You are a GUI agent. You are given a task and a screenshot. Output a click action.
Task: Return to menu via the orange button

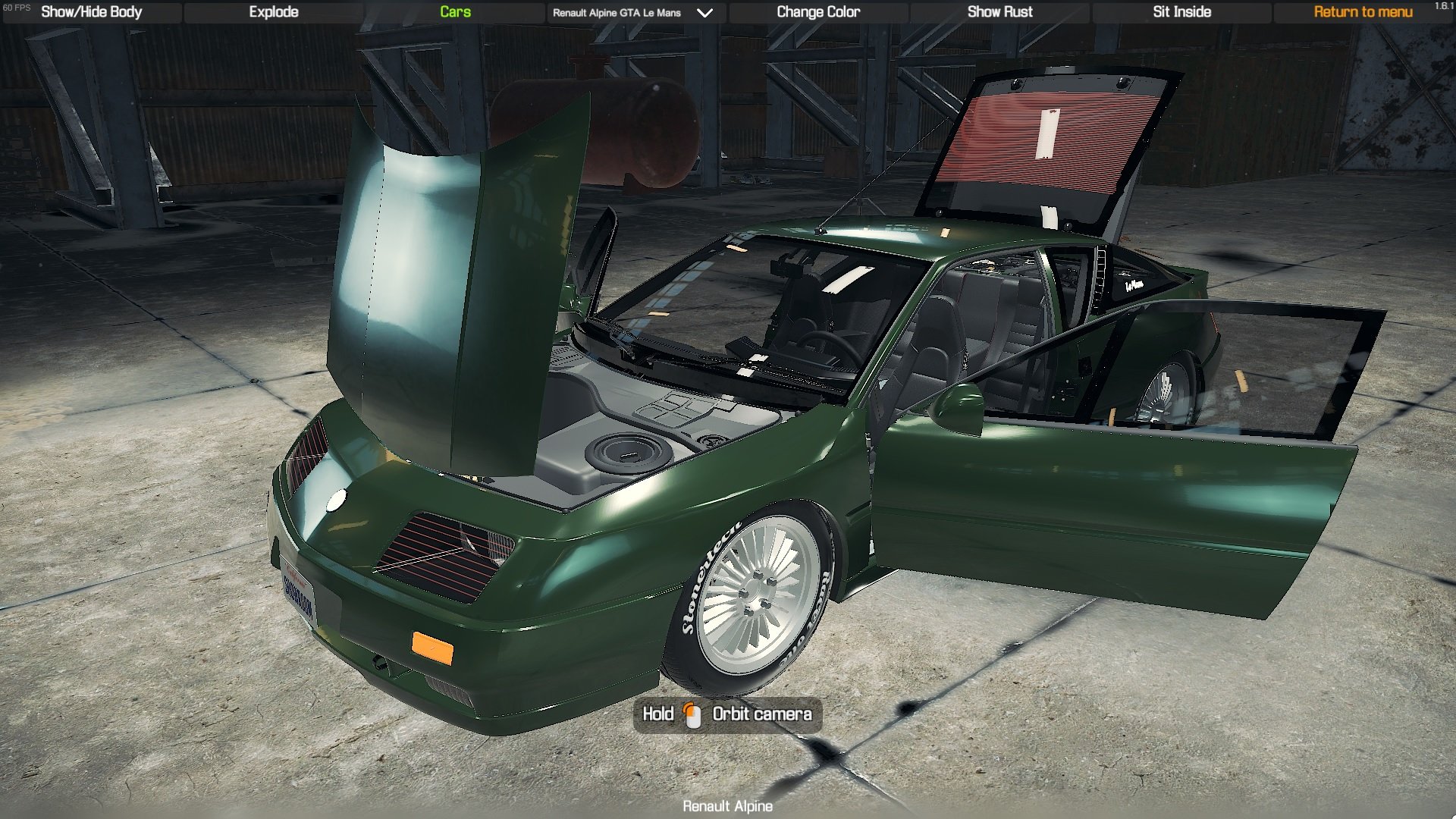(1363, 12)
